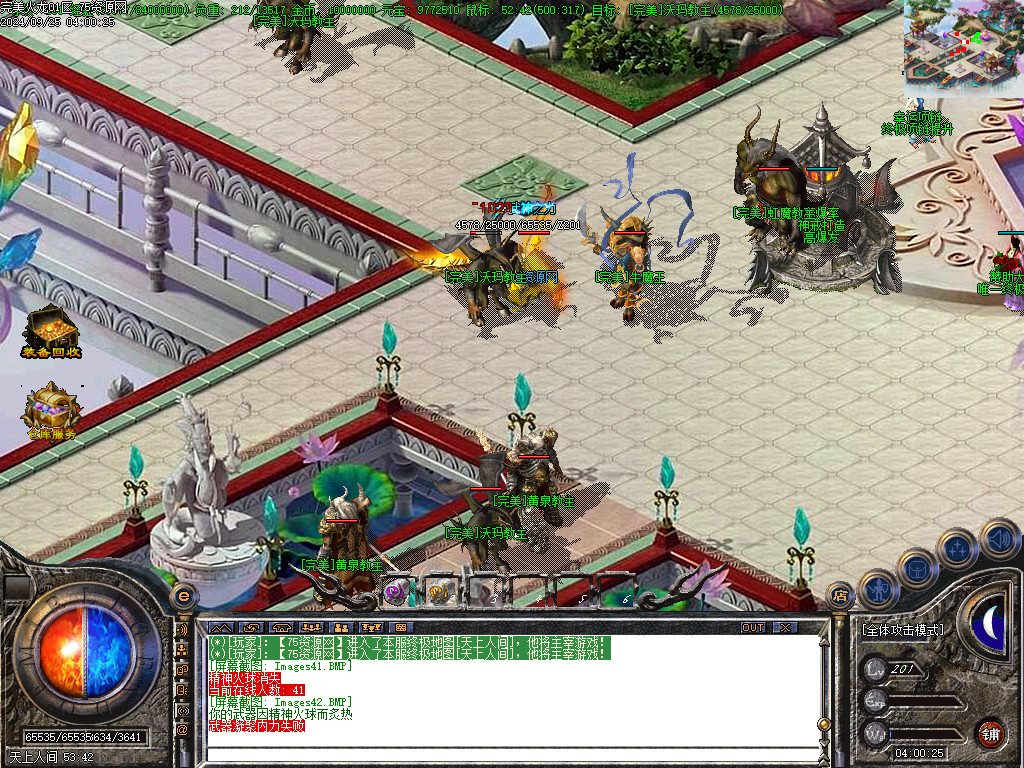
Task: Open the mountain icon chat toolbar button
Action: tap(220, 627)
